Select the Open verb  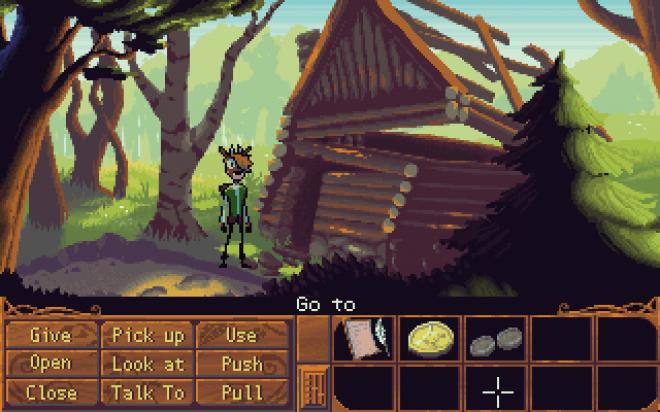pos(51,363)
